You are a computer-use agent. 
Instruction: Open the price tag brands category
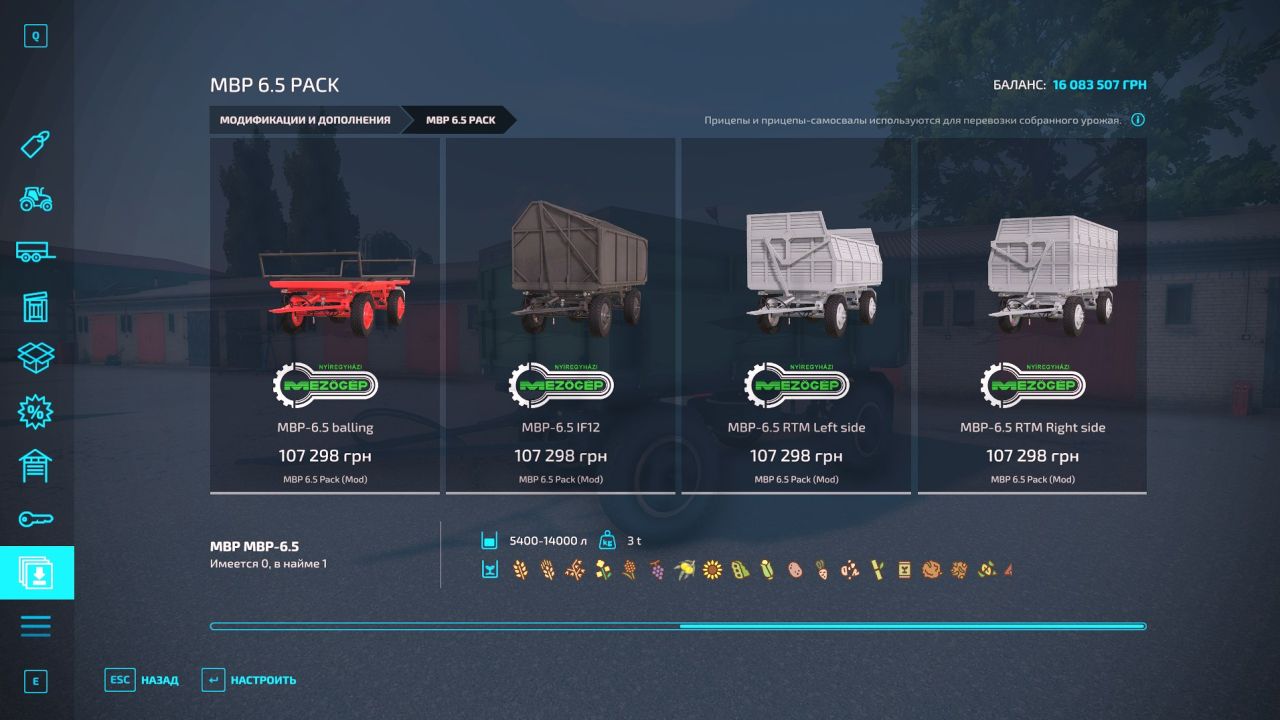36,146
